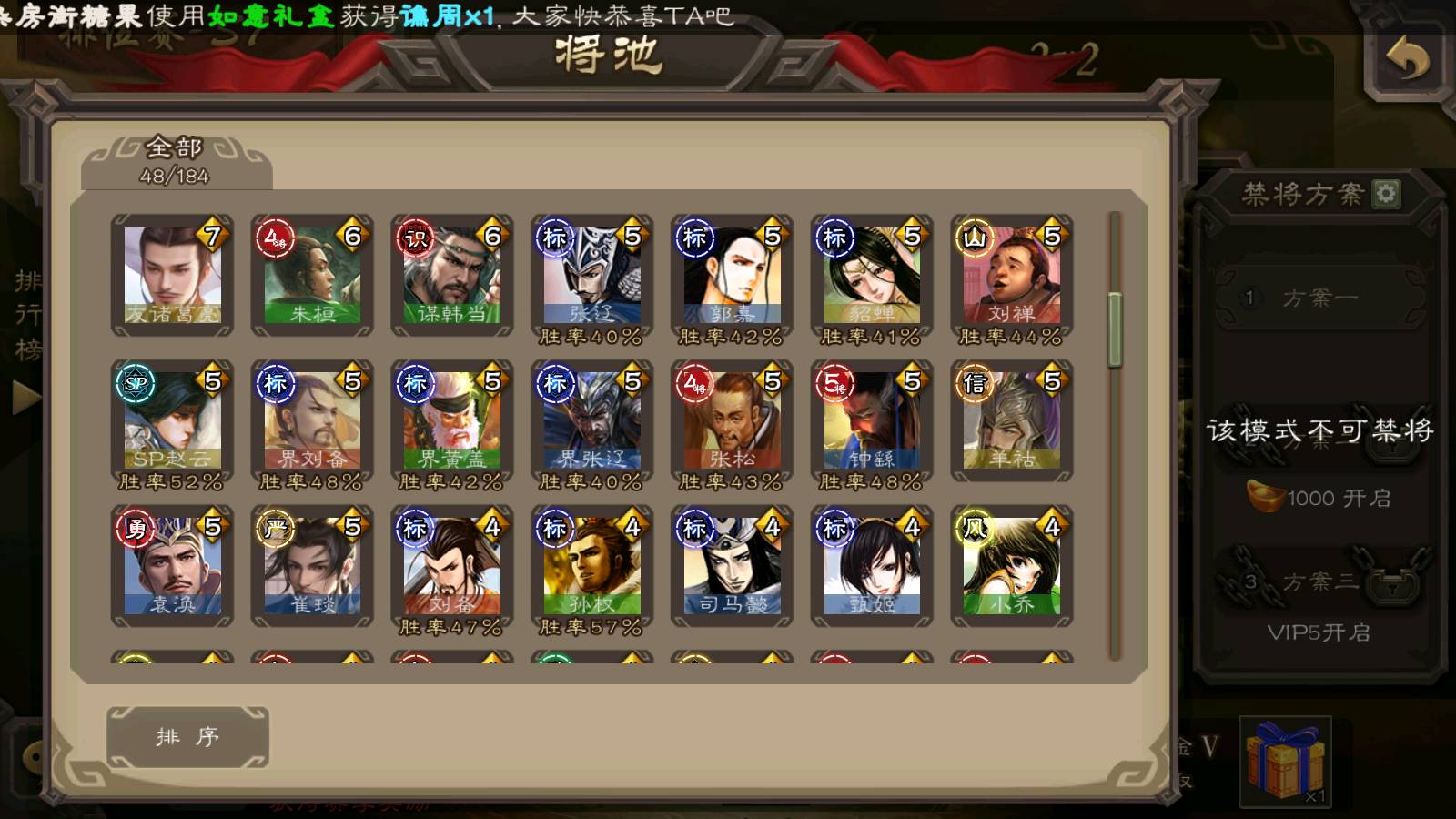Open the SP赵云 hero card
Image resolution: width=1456 pixels, height=819 pixels.
pos(172,420)
